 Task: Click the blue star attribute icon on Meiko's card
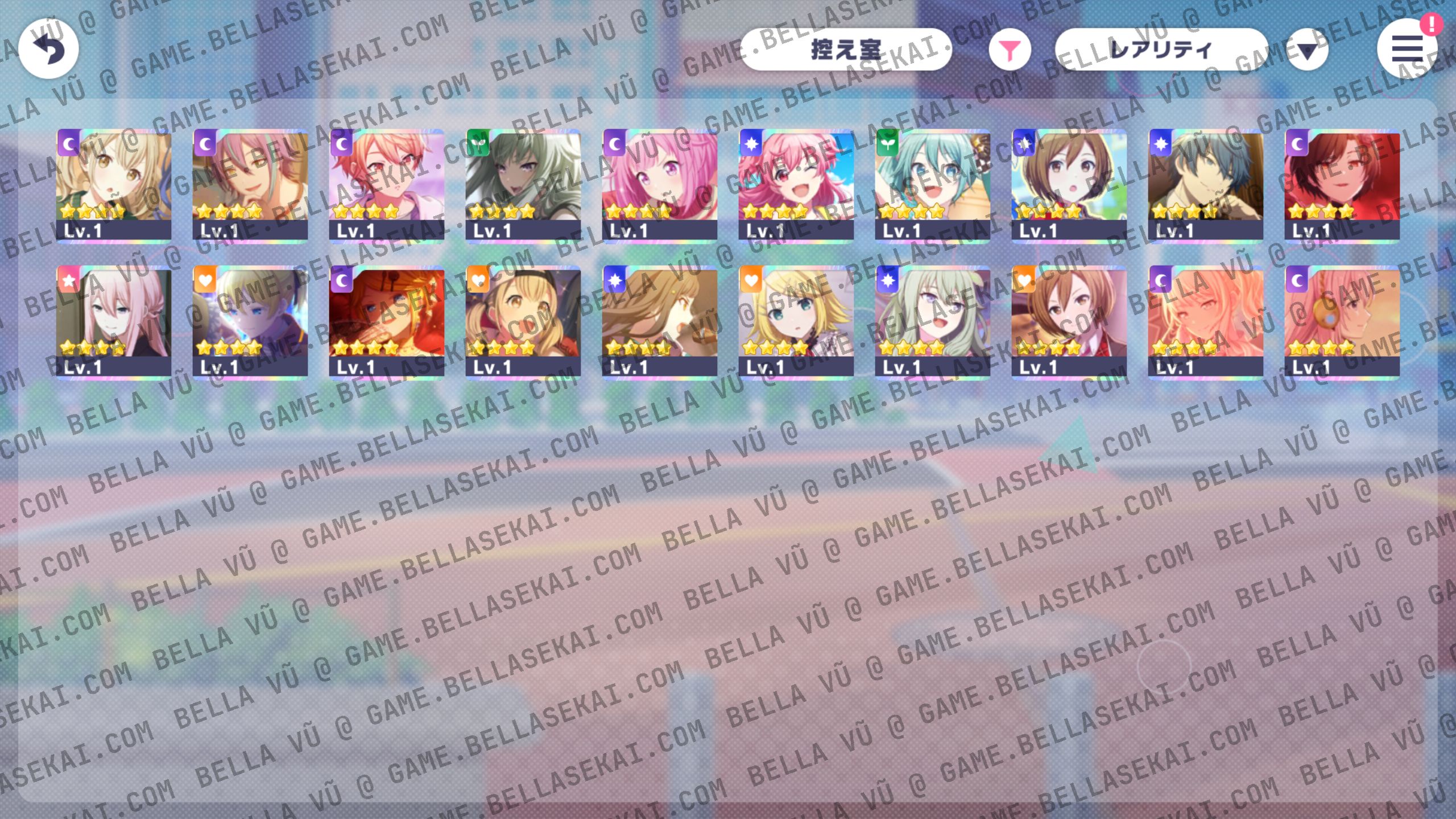pyautogui.click(x=1025, y=147)
